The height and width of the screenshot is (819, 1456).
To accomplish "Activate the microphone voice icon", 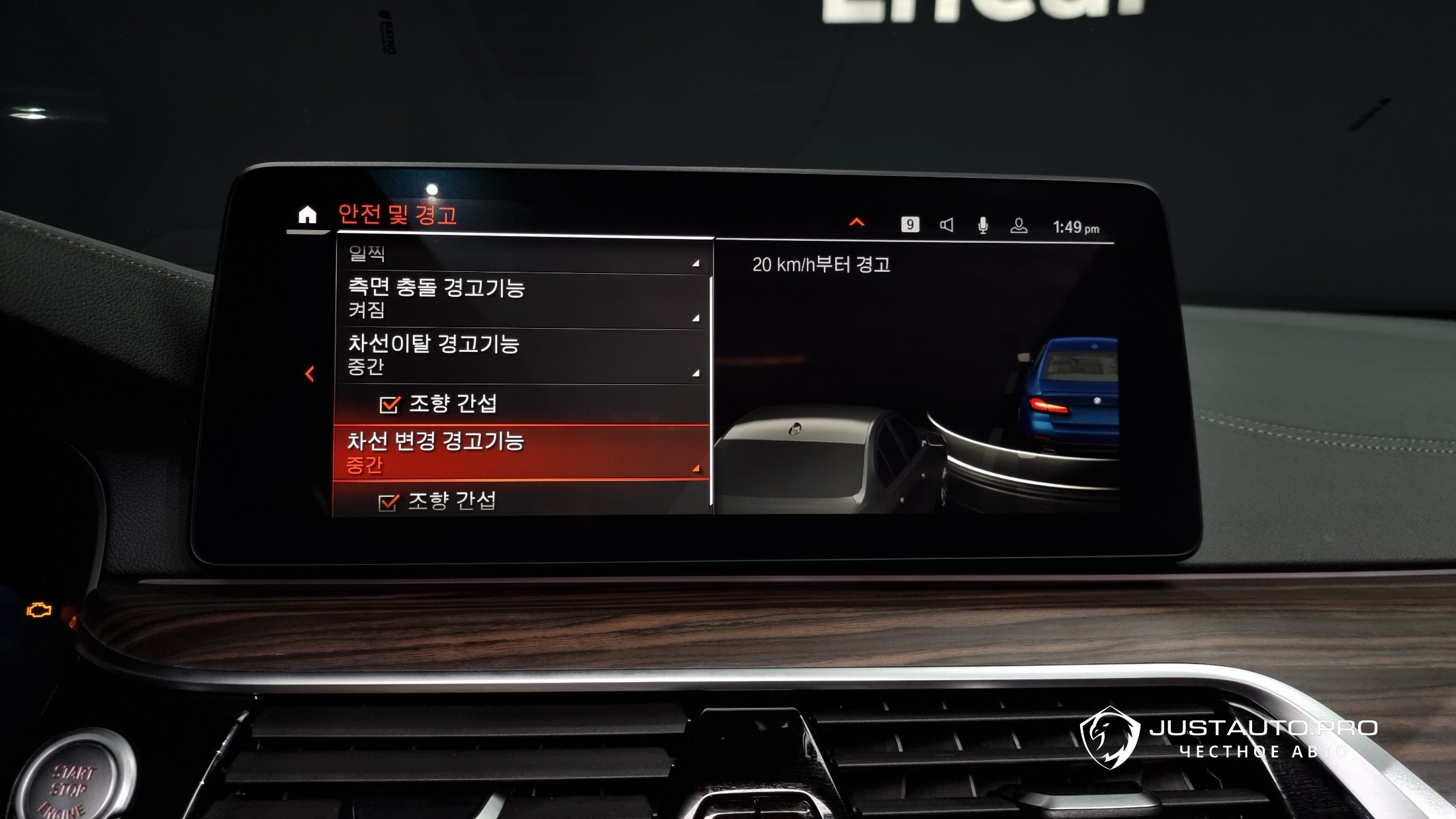I will pos(983,226).
